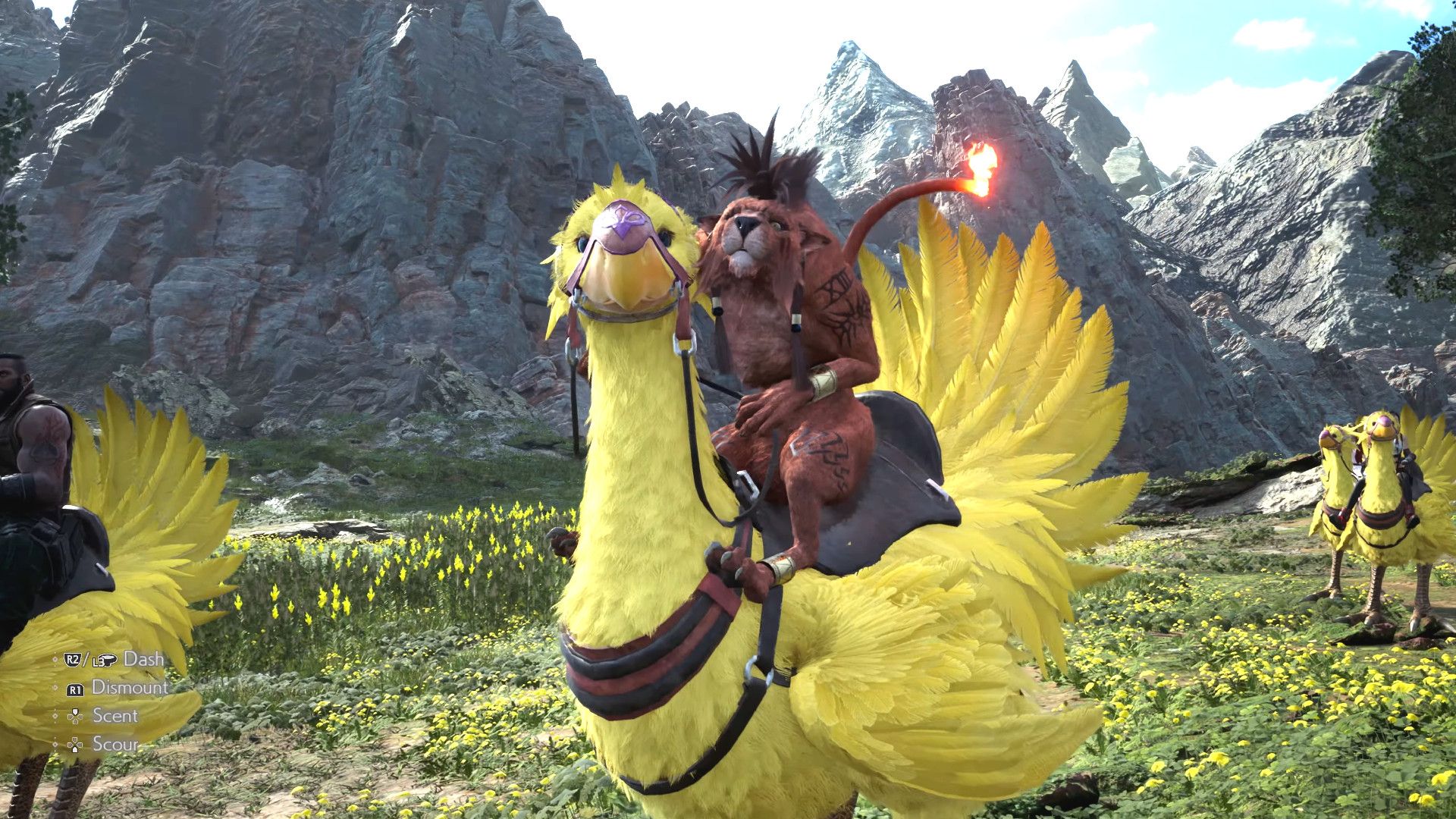Viewport: 1456px width, 819px height.
Task: Click the diamond marker beside Dash
Action: (x=55, y=659)
